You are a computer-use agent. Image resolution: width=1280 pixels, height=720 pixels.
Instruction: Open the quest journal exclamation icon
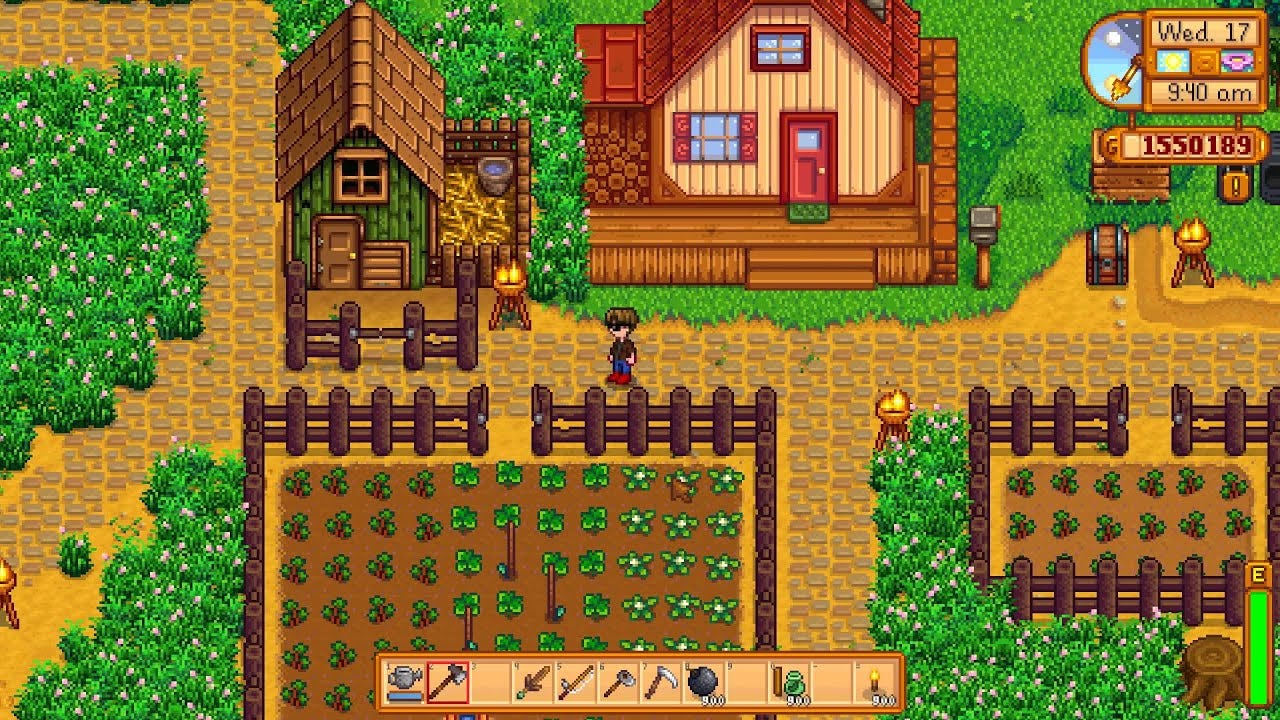[1236, 184]
